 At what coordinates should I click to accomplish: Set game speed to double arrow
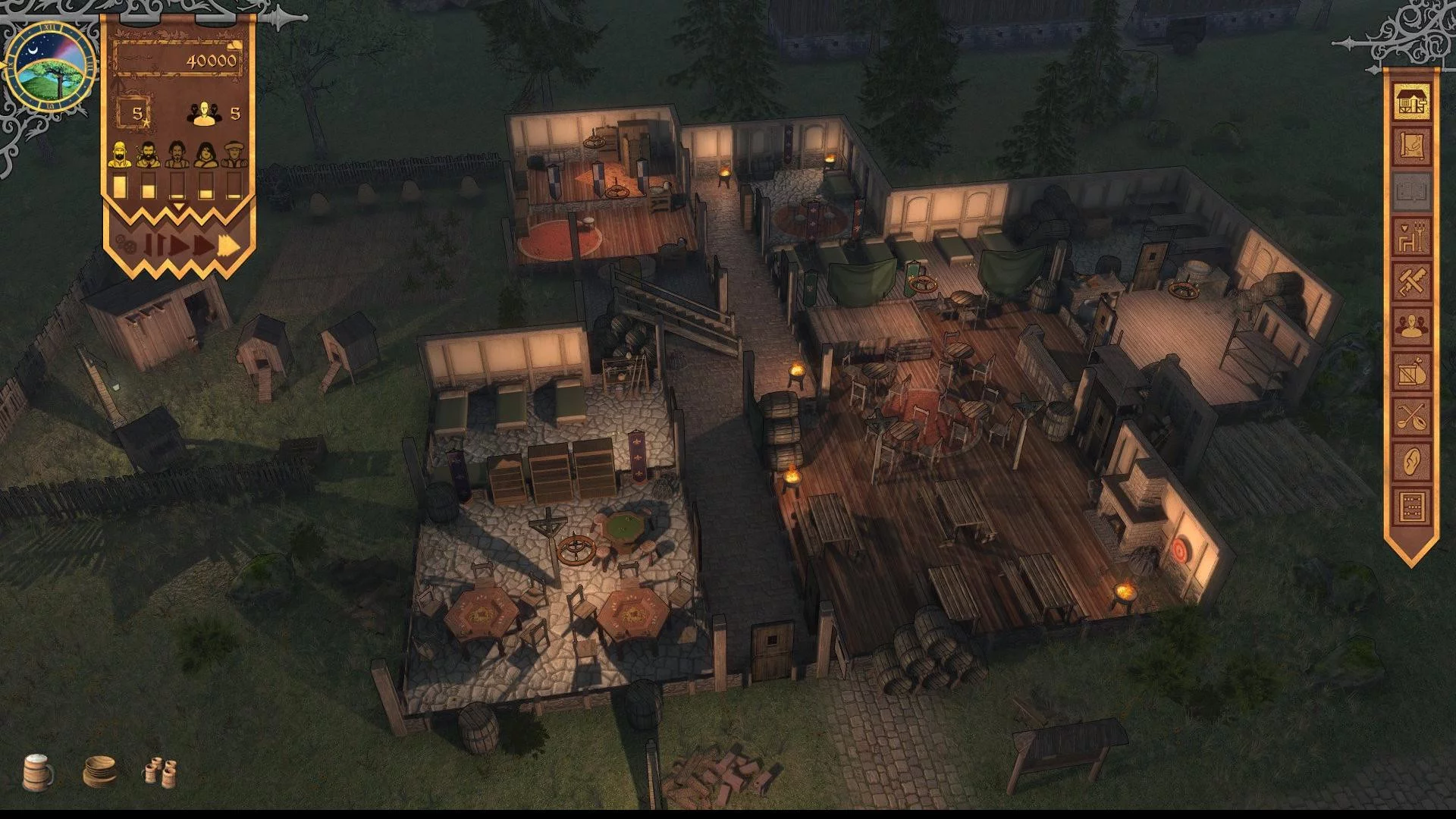(x=203, y=246)
